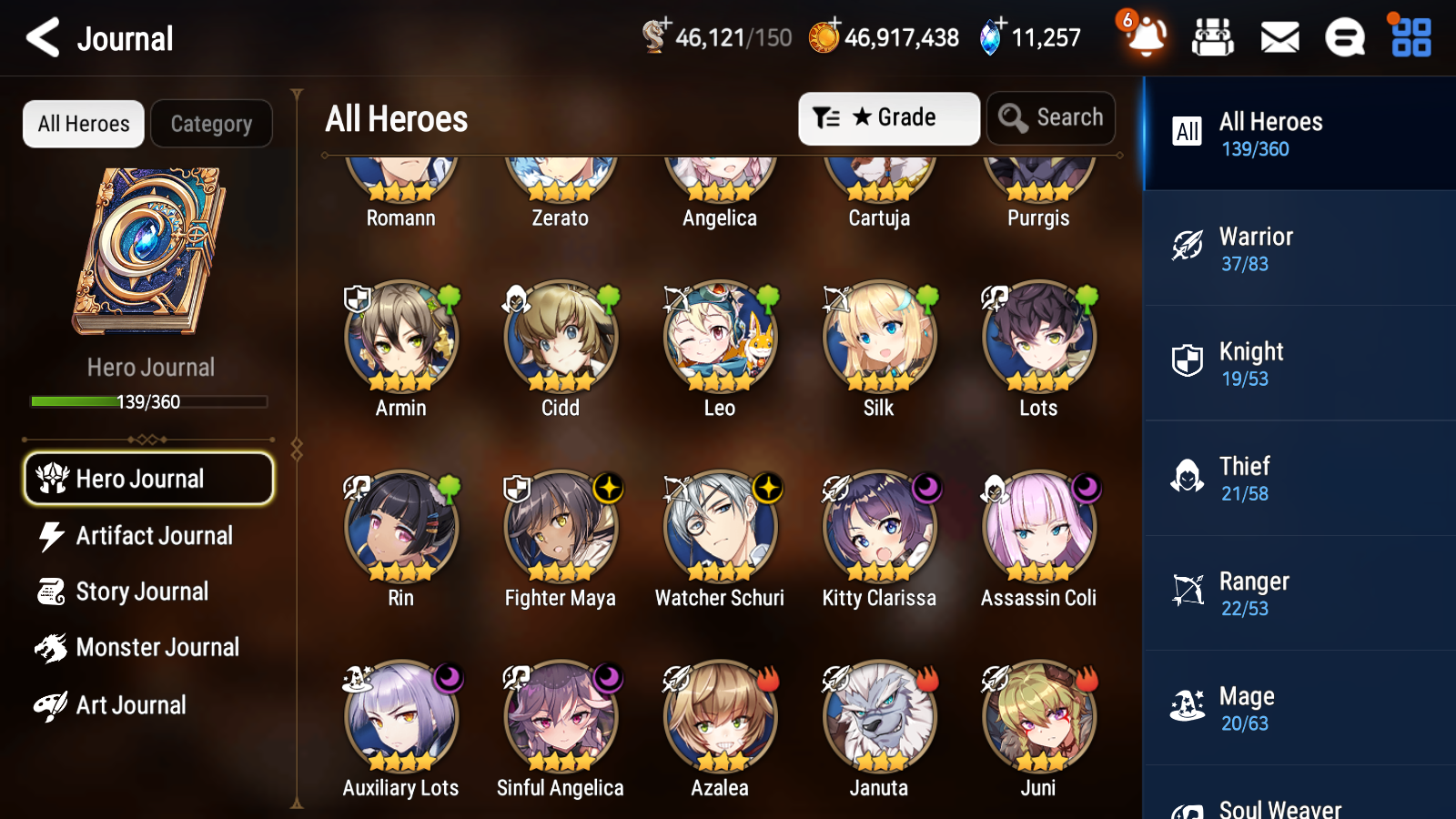
Task: Click the Search button
Action: tap(1050, 117)
